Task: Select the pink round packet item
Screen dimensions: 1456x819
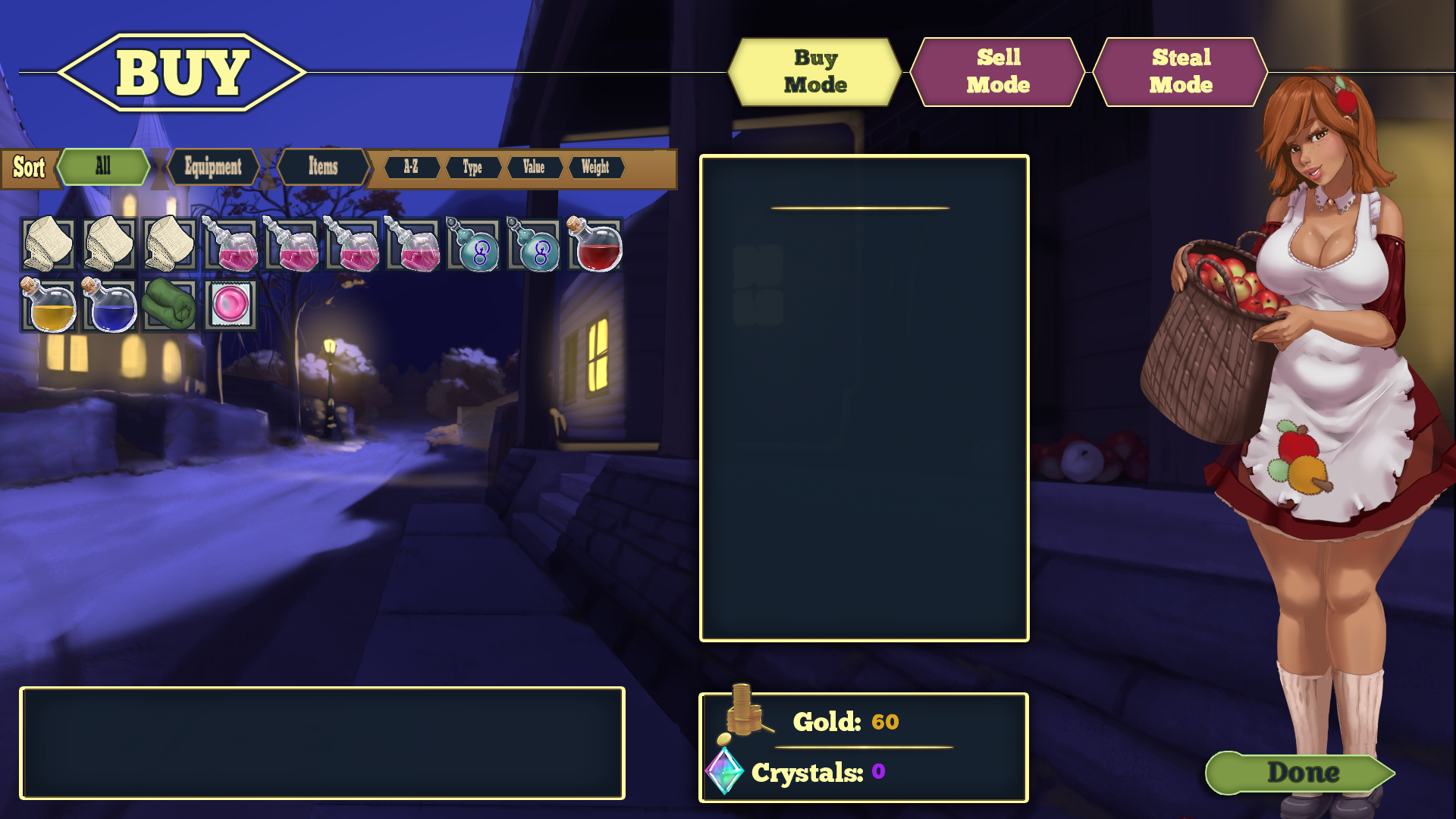Action: (231, 305)
